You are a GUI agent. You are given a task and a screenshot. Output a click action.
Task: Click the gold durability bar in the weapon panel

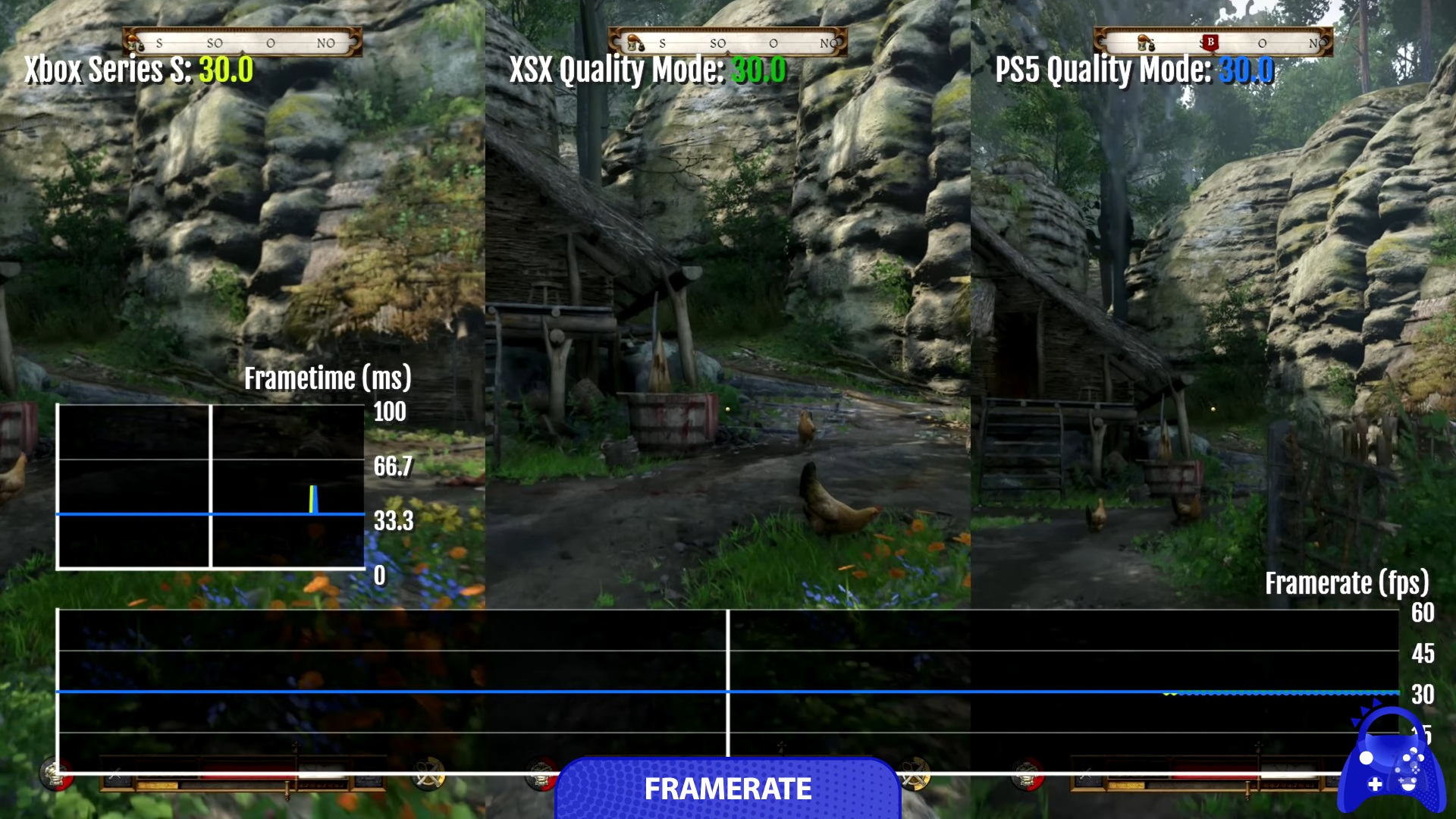pyautogui.click(x=157, y=784)
